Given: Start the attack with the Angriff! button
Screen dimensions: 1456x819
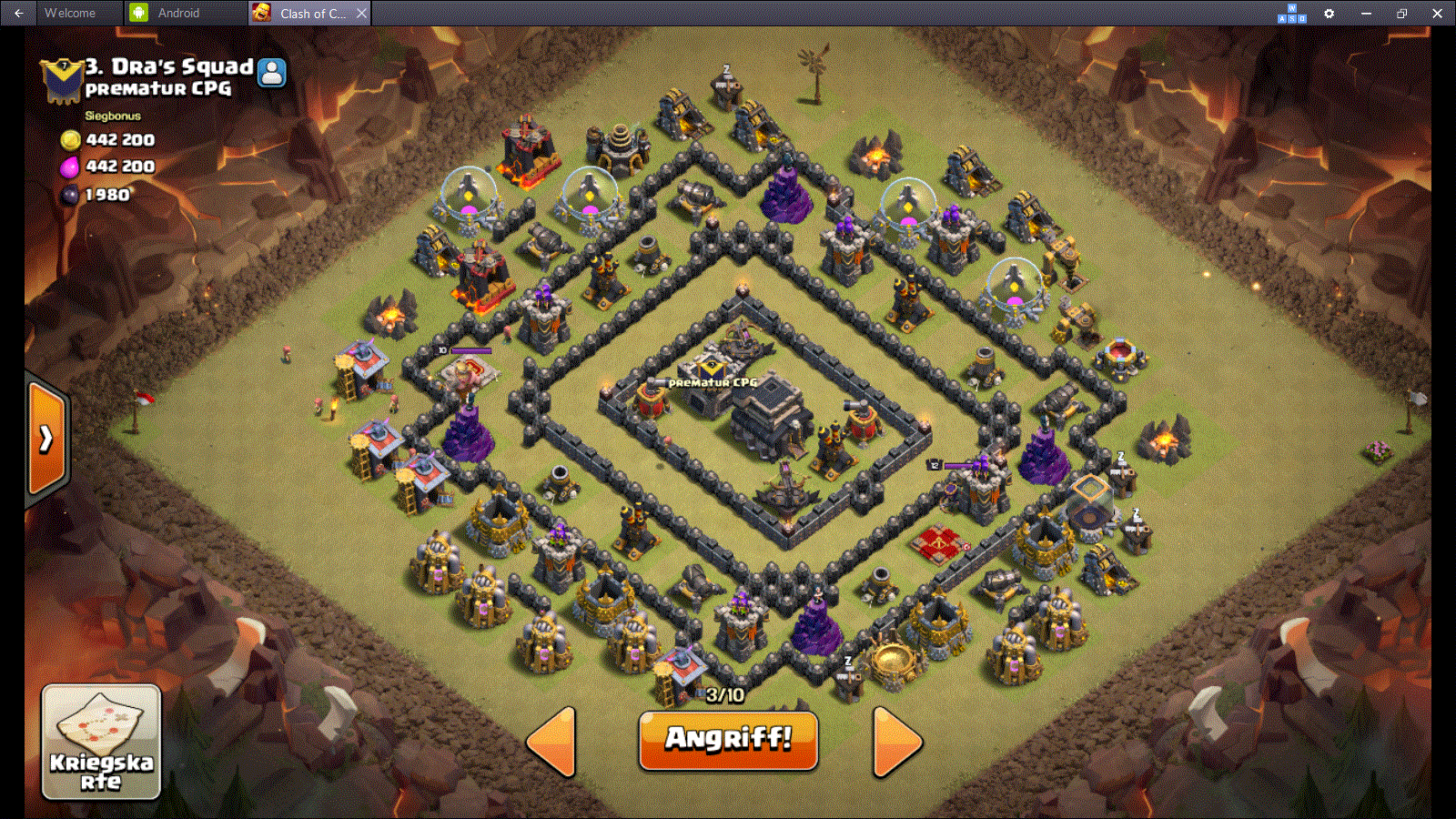Looking at the screenshot, I should (x=728, y=740).
